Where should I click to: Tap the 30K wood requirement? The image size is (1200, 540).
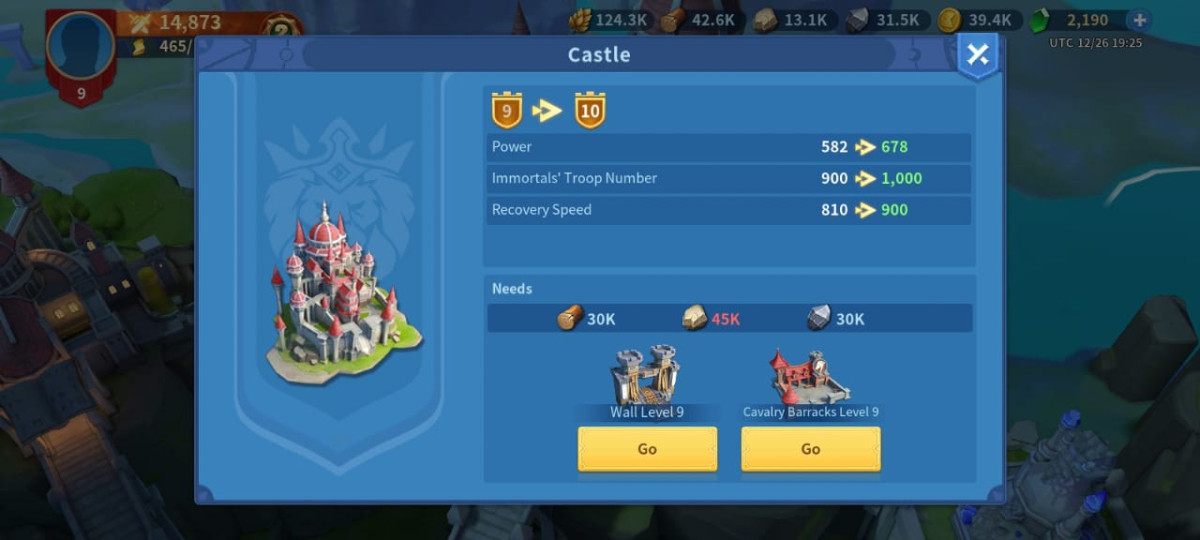[587, 319]
